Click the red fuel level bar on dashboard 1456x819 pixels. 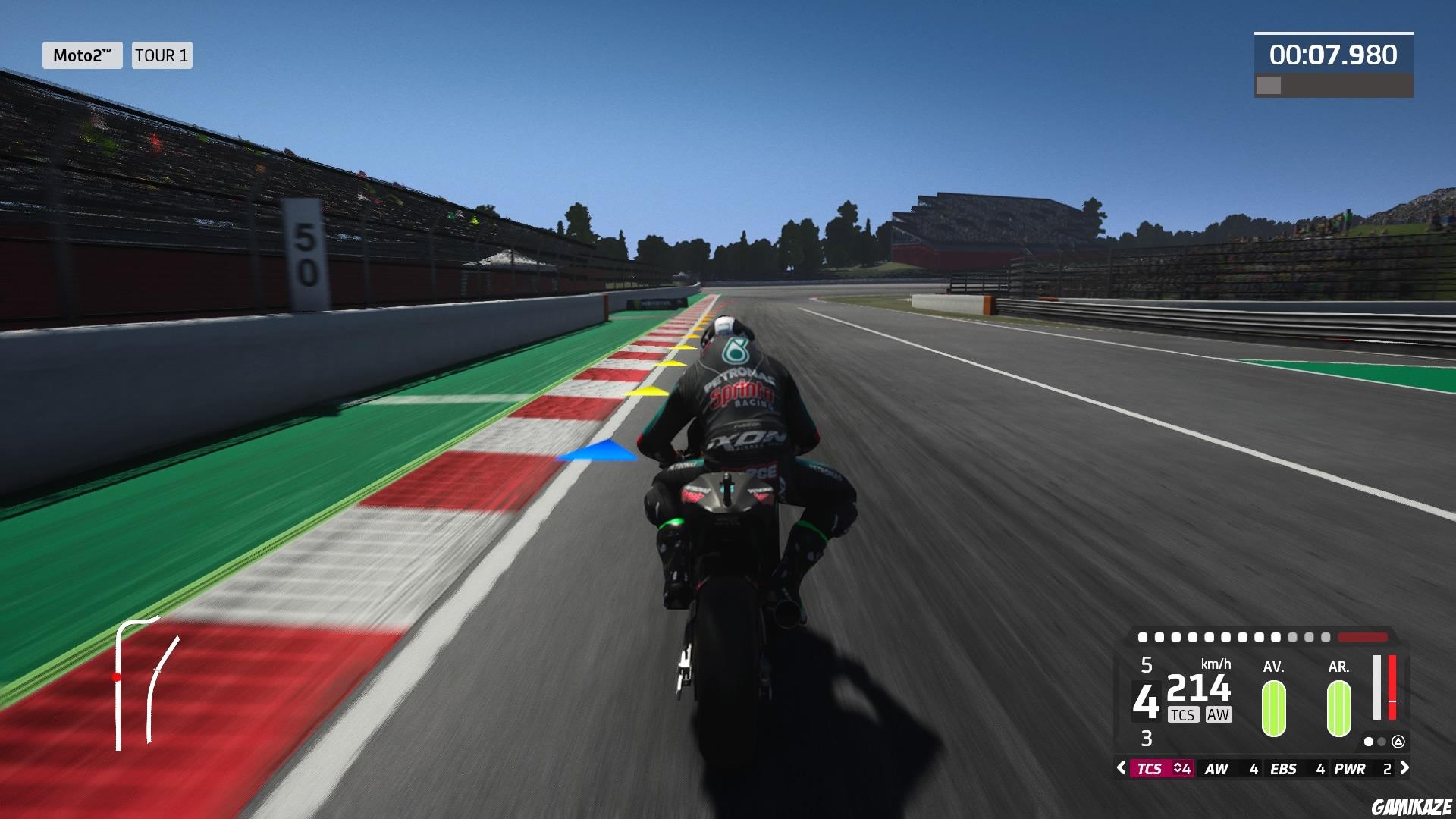1393,687
